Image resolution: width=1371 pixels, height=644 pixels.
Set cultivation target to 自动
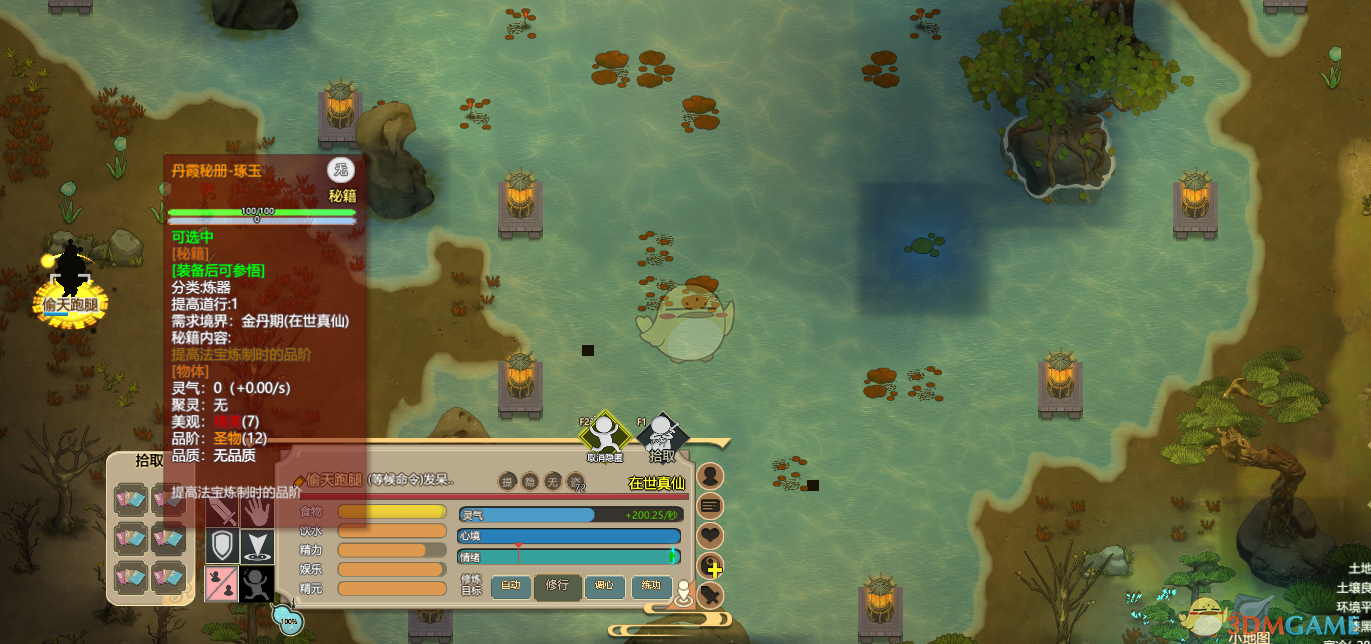510,586
